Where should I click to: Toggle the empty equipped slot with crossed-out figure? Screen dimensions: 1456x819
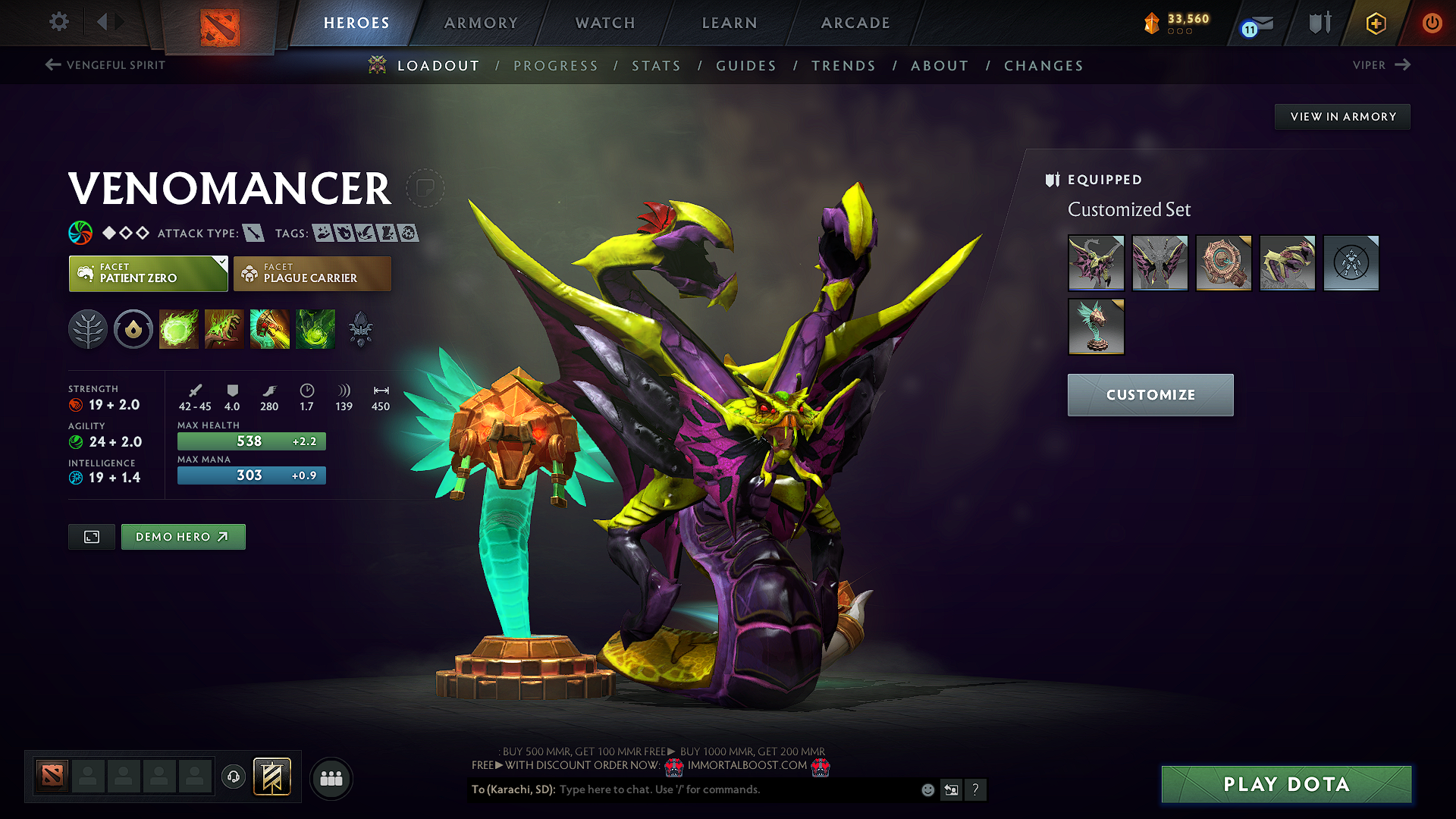point(1351,263)
